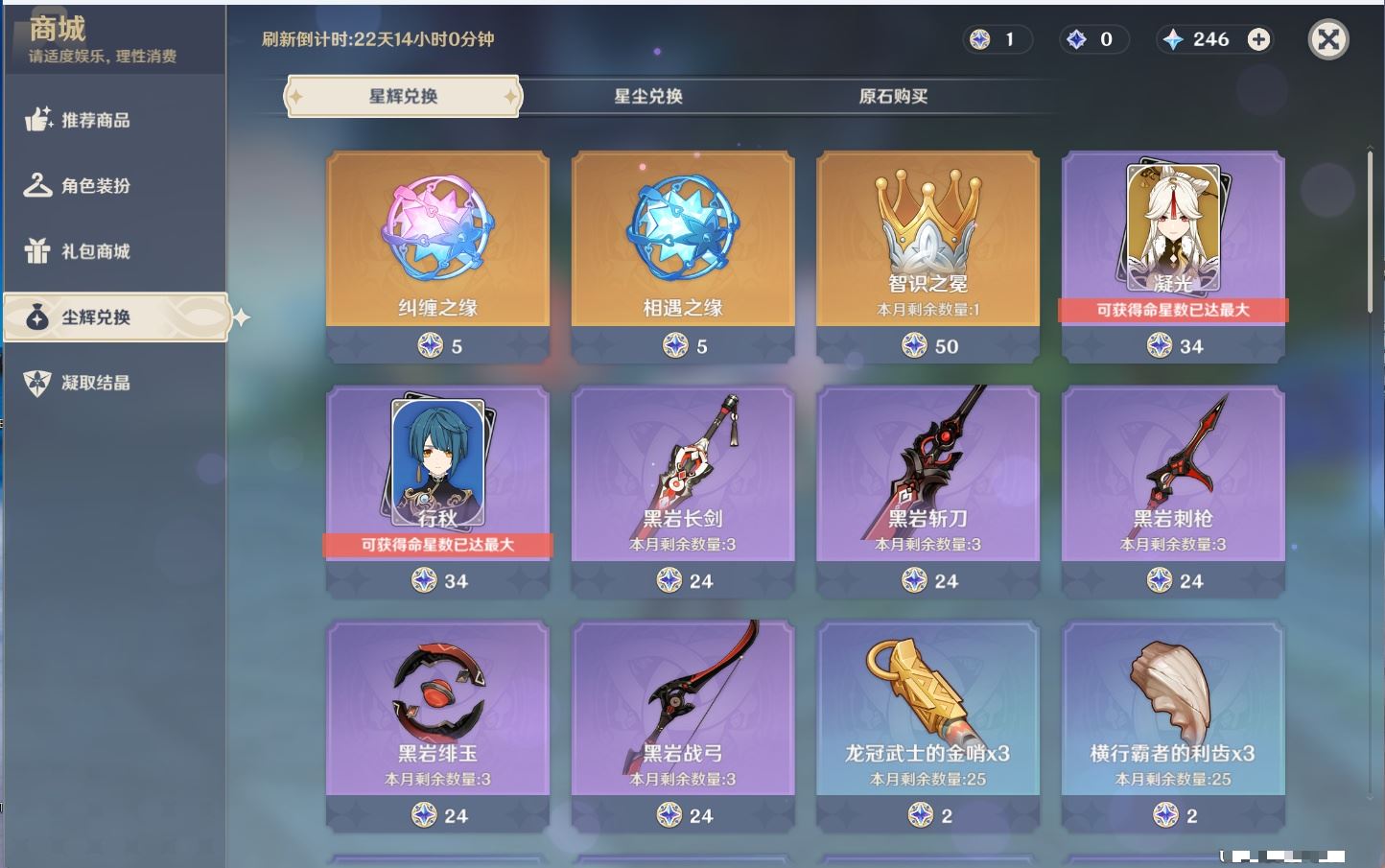Close the shop with the X button

(1328, 39)
